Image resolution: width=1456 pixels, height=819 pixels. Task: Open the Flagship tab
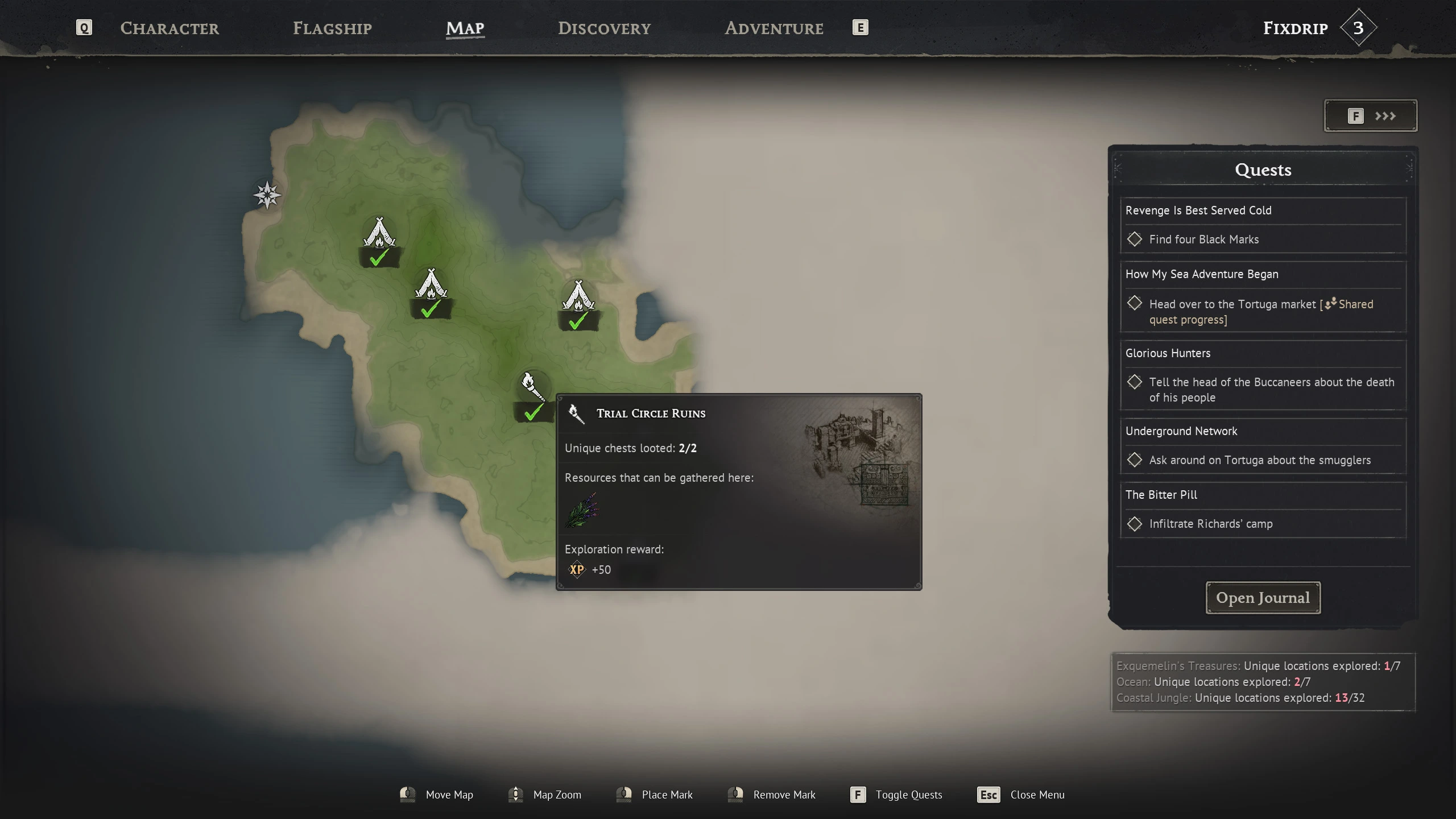pyautogui.click(x=332, y=28)
